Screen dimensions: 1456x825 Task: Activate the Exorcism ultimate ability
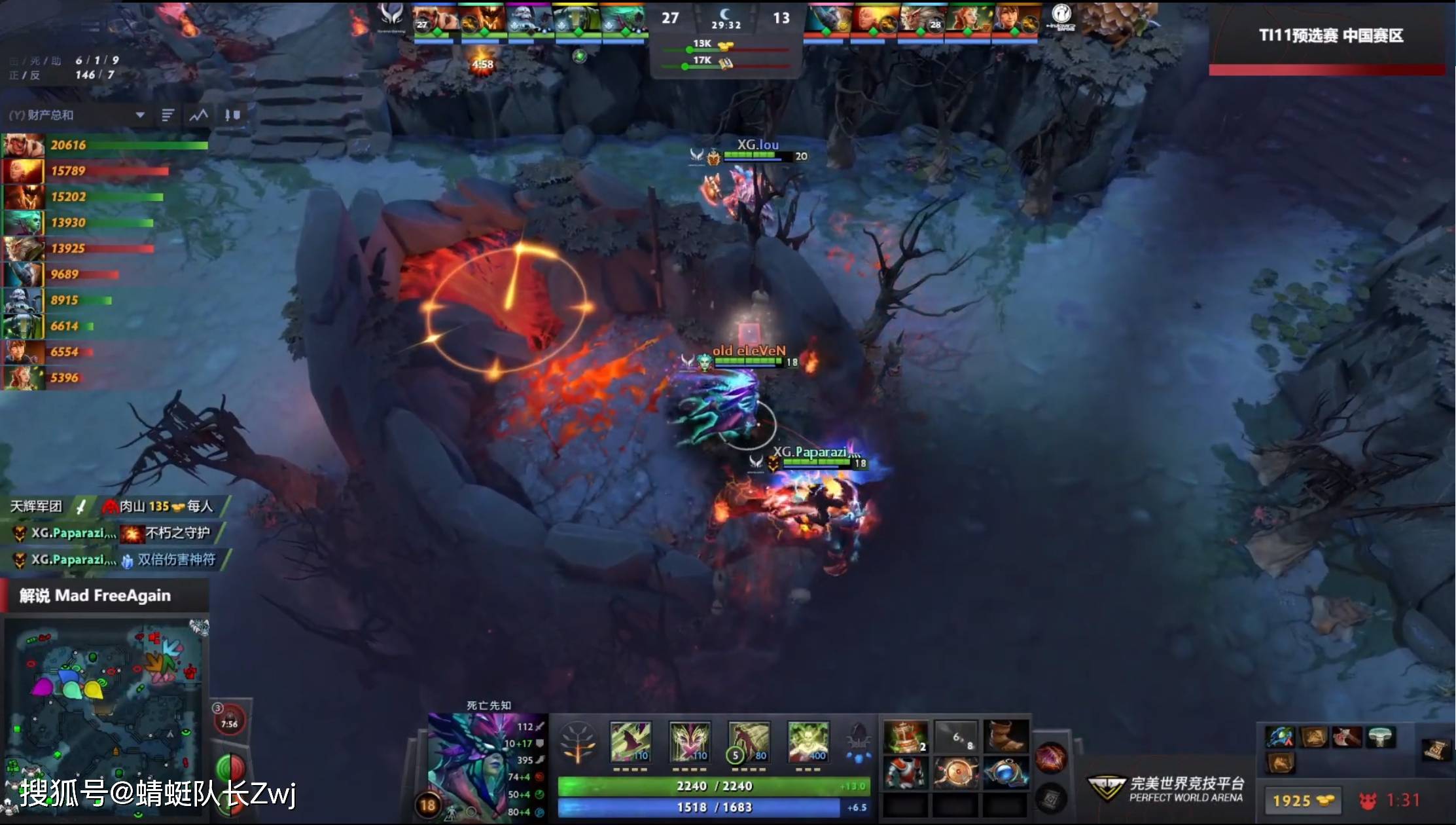[808, 742]
